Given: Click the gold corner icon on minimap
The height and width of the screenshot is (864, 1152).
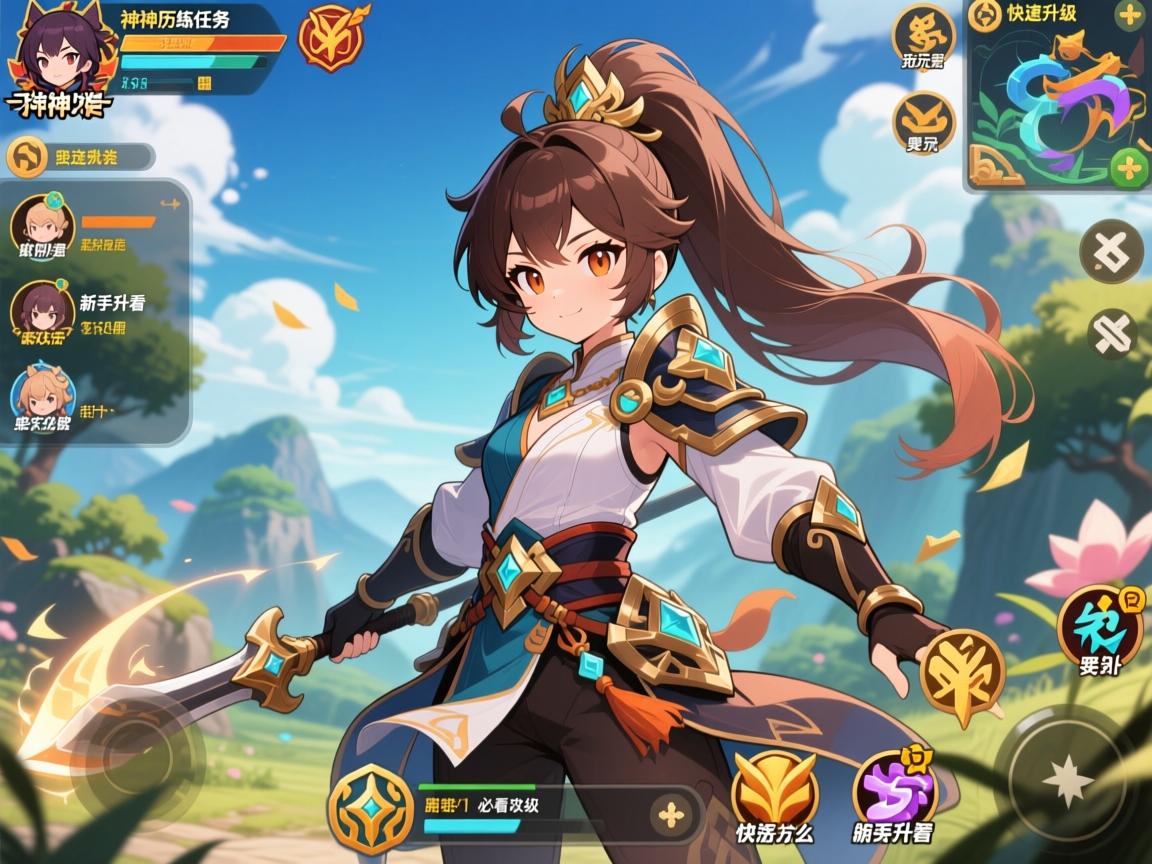Looking at the screenshot, I should [995, 165].
